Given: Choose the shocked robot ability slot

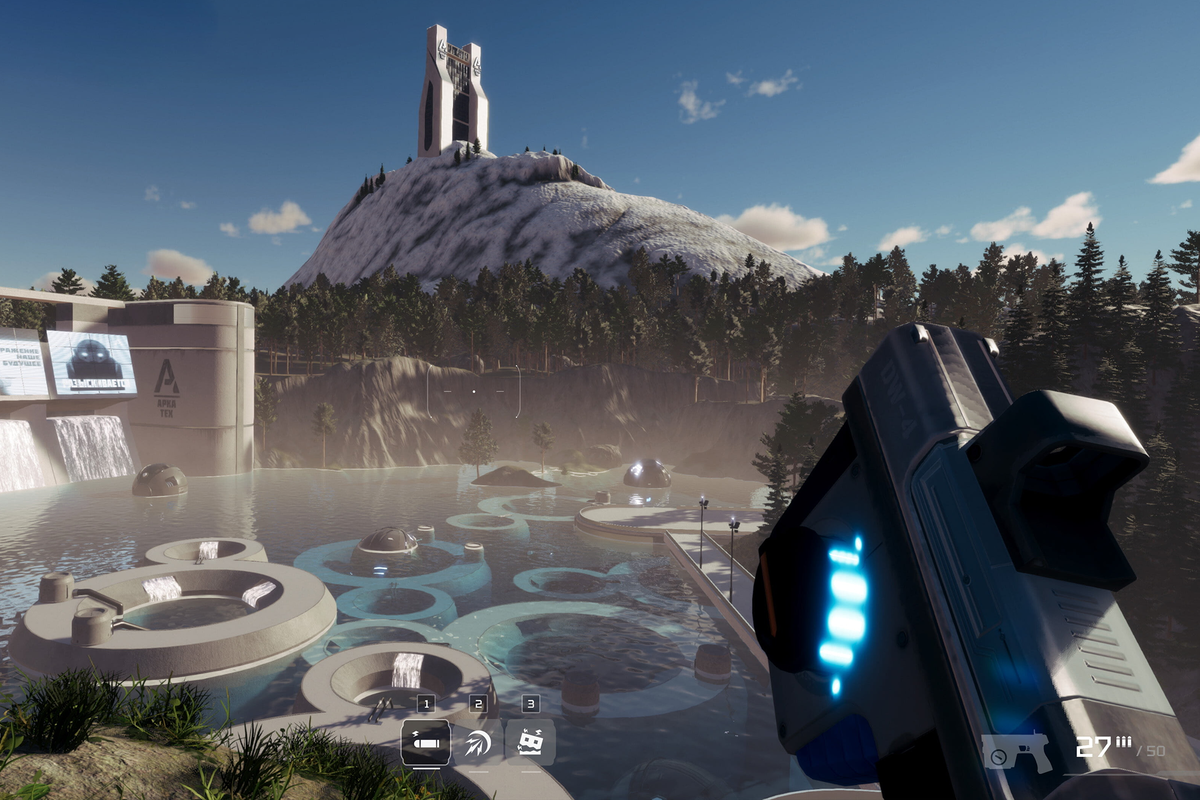Looking at the screenshot, I should coord(530,743).
